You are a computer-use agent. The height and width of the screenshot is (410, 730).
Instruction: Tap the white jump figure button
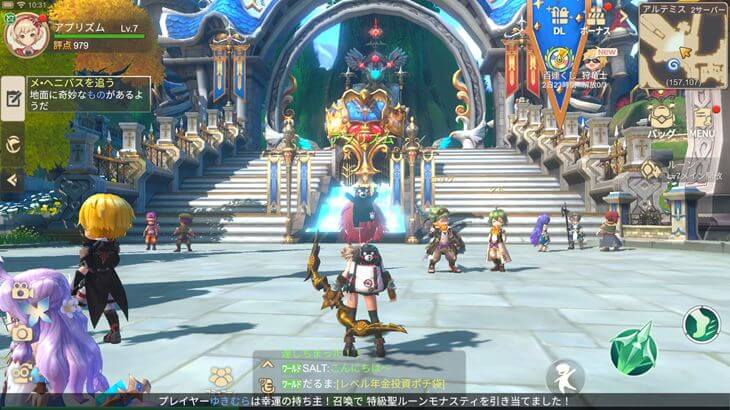point(564,378)
